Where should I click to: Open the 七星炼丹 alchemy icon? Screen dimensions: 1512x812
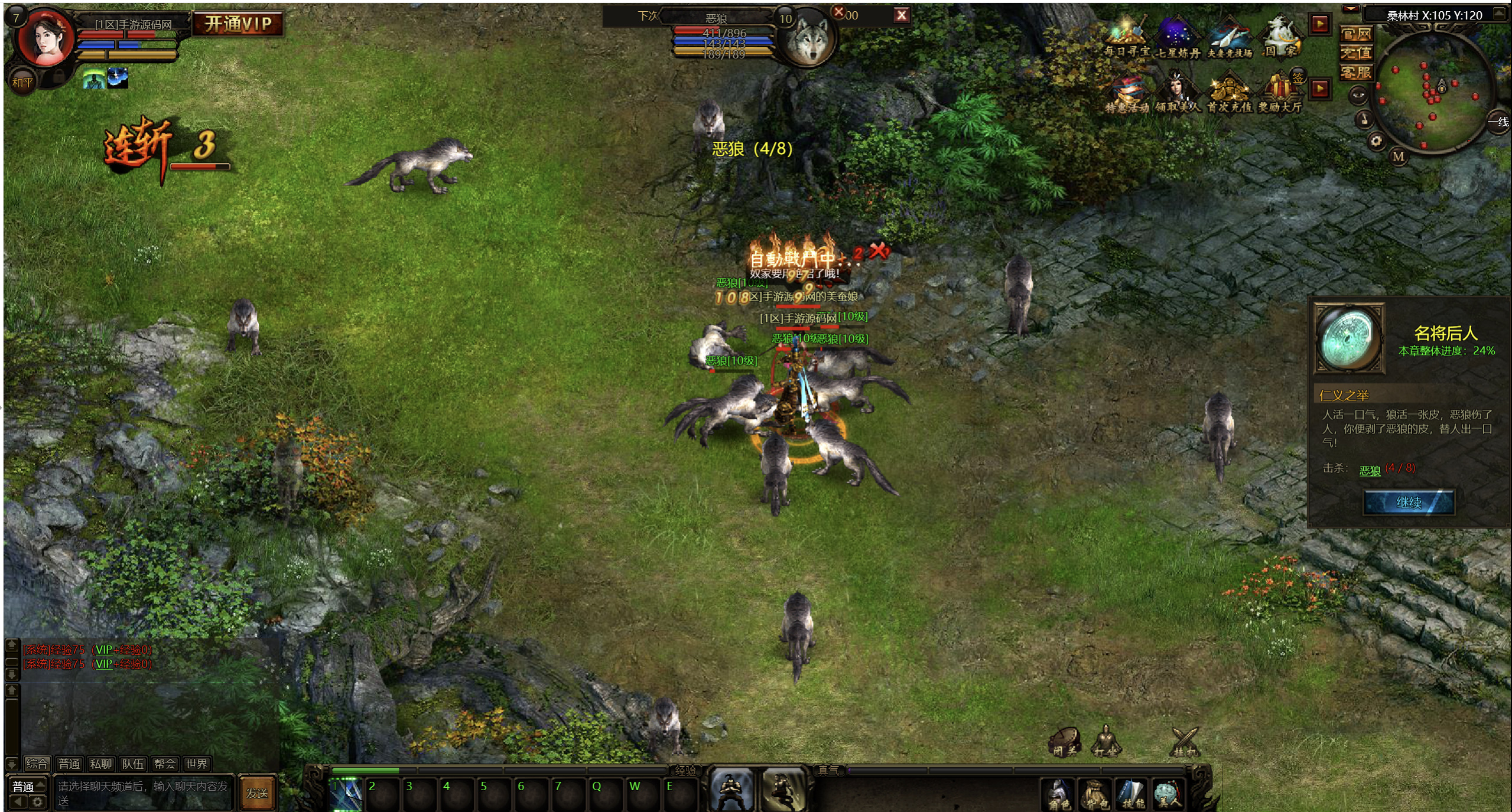(1177, 38)
